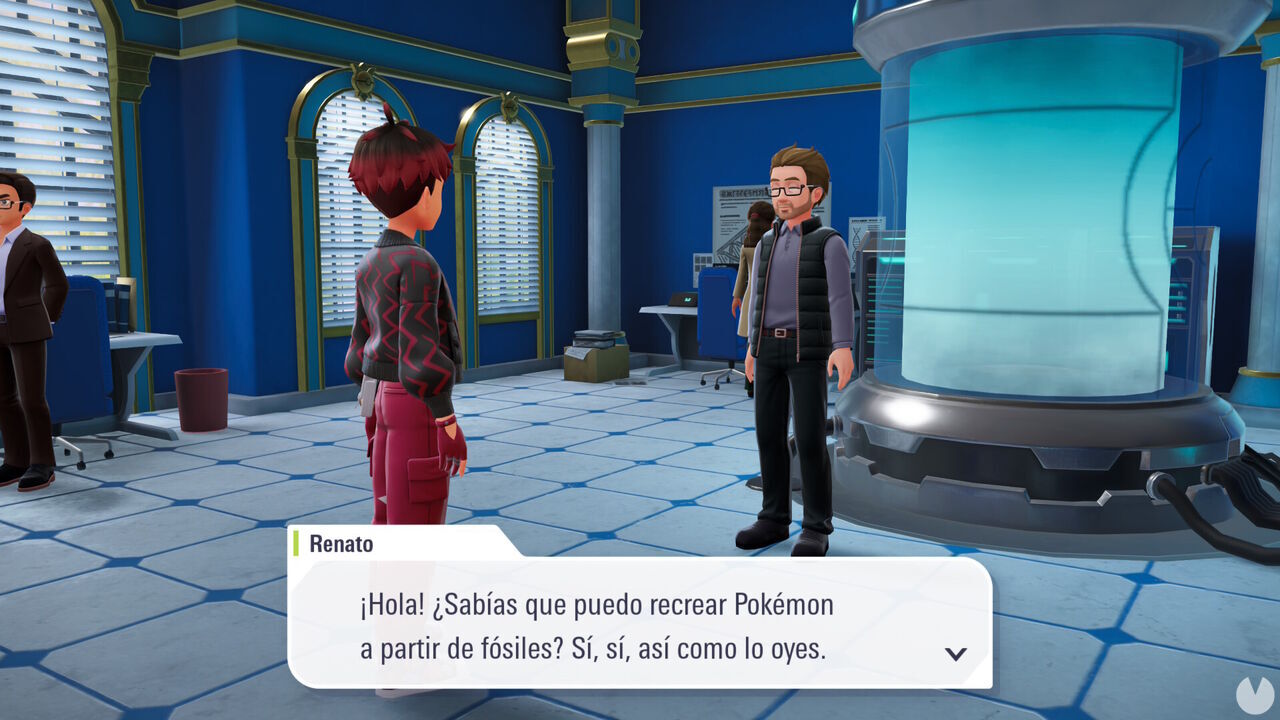Click the dialogue advance arrow
The height and width of the screenshot is (720, 1280).
pos(957,652)
